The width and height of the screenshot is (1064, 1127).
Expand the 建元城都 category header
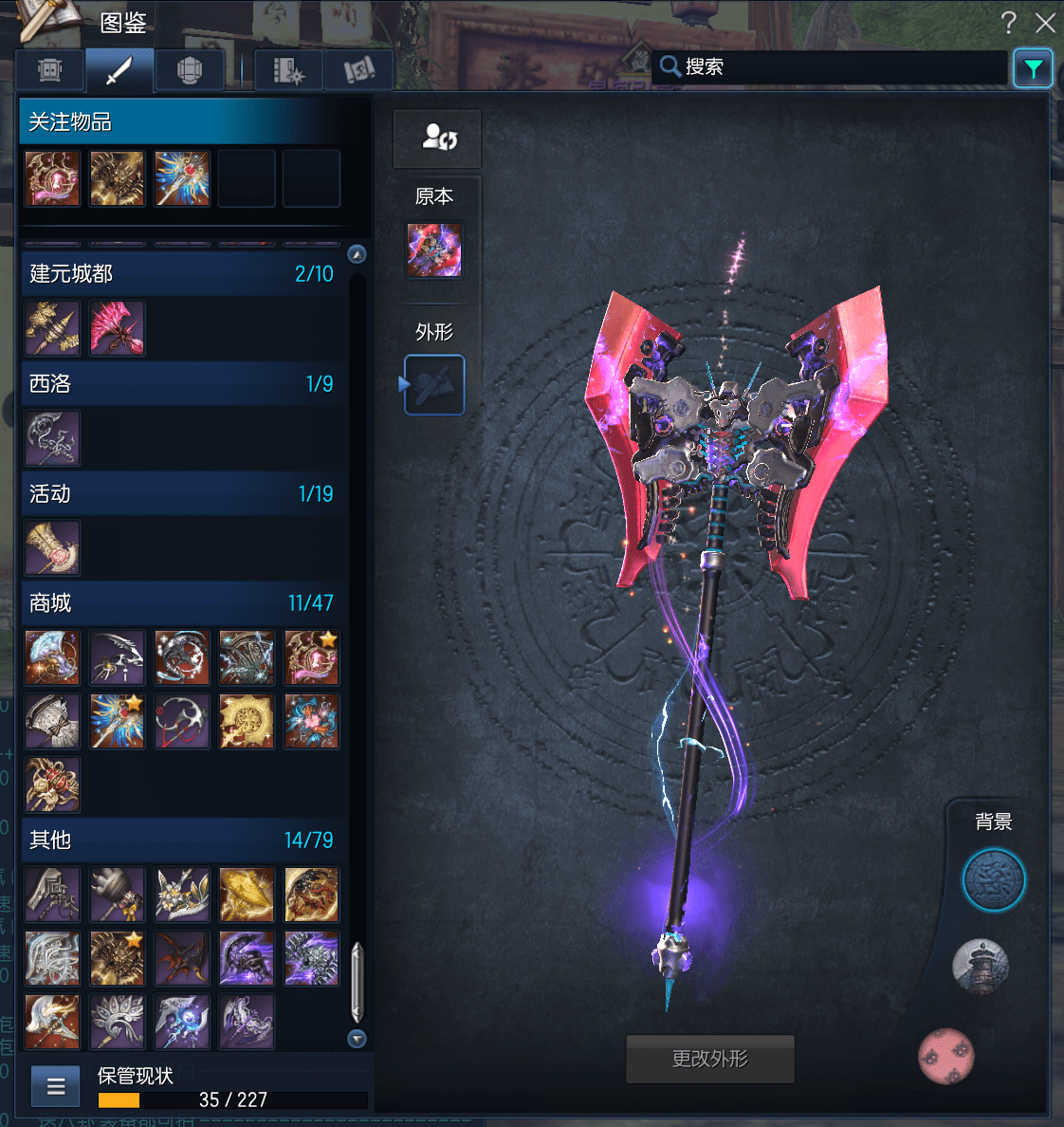pyautogui.click(x=180, y=274)
